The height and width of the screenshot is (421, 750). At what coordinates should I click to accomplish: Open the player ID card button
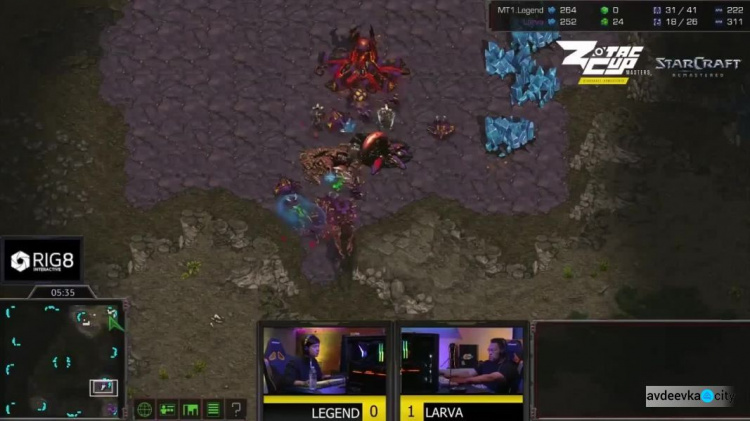167,409
